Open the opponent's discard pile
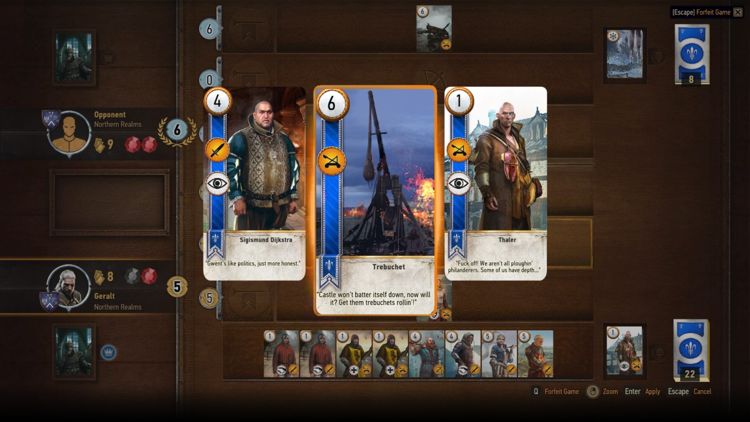This screenshot has height=422, width=750. (x=625, y=54)
